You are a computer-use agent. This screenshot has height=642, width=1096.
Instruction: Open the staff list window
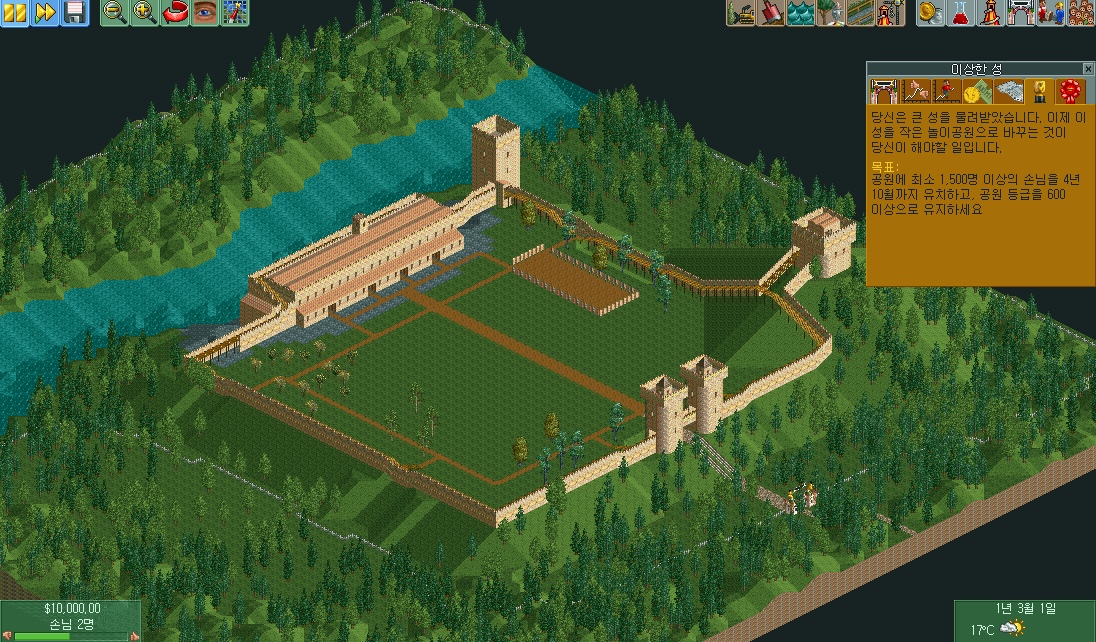point(1052,13)
